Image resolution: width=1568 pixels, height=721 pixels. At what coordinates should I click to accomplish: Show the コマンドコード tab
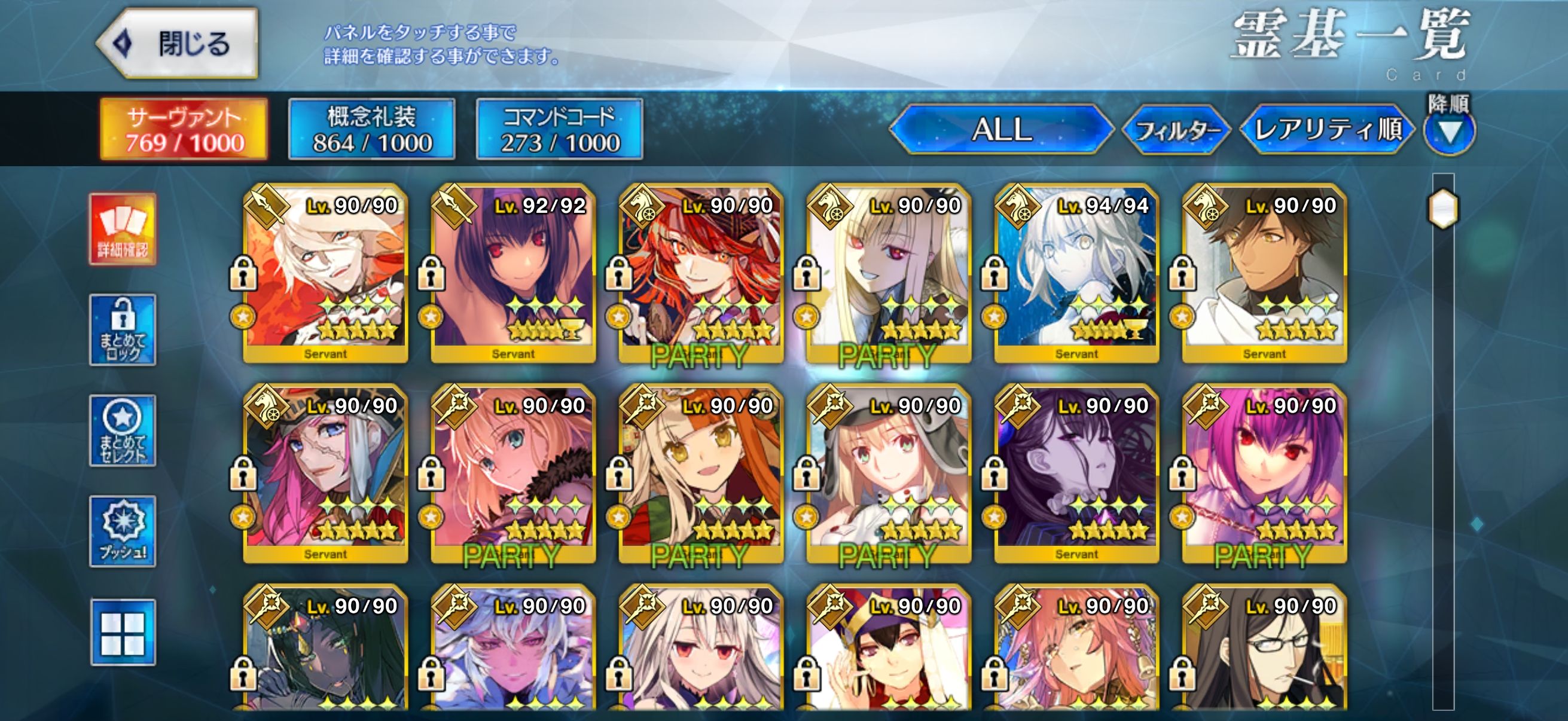[559, 130]
